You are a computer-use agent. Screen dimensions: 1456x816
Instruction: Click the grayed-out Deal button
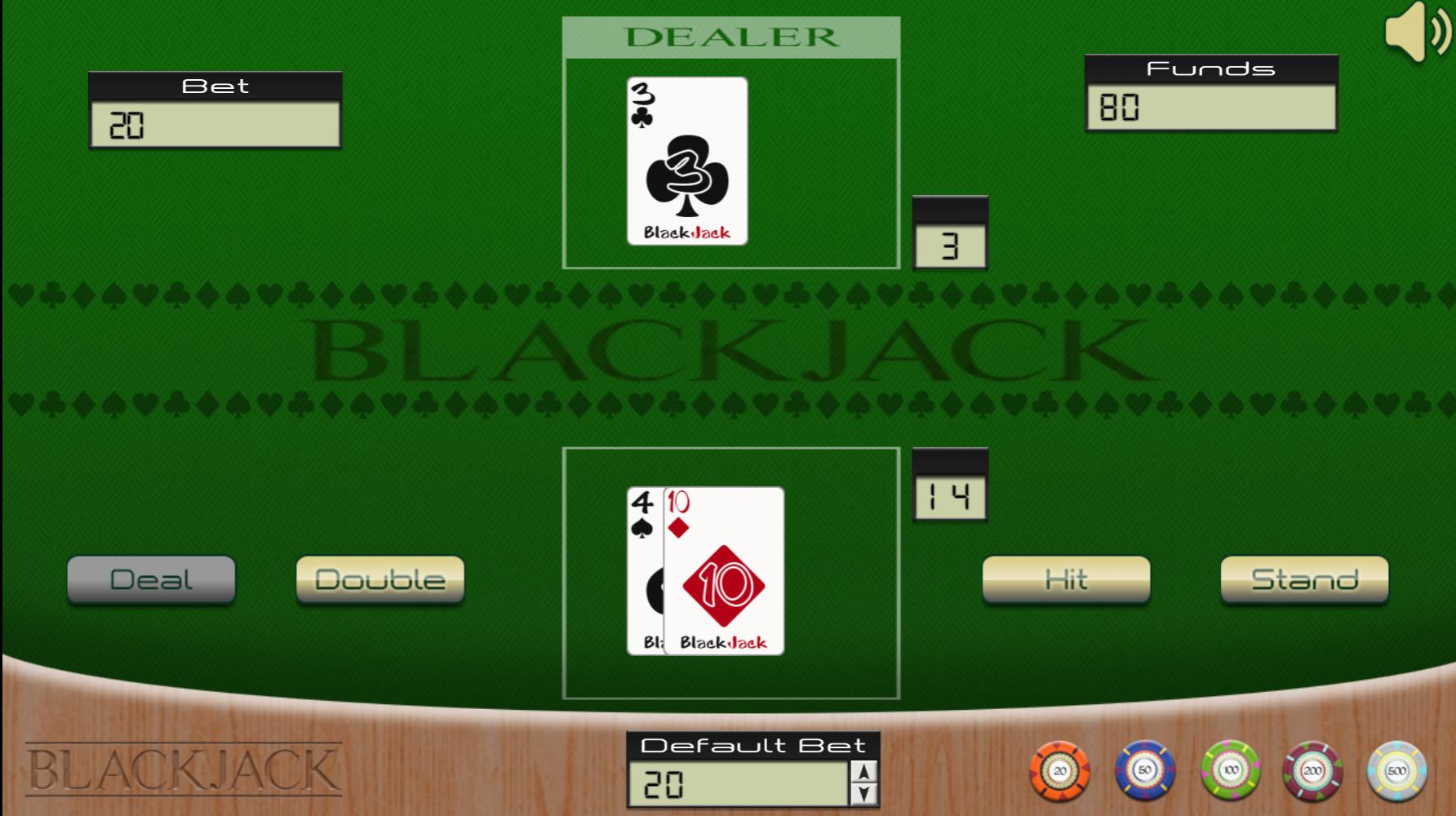(152, 580)
